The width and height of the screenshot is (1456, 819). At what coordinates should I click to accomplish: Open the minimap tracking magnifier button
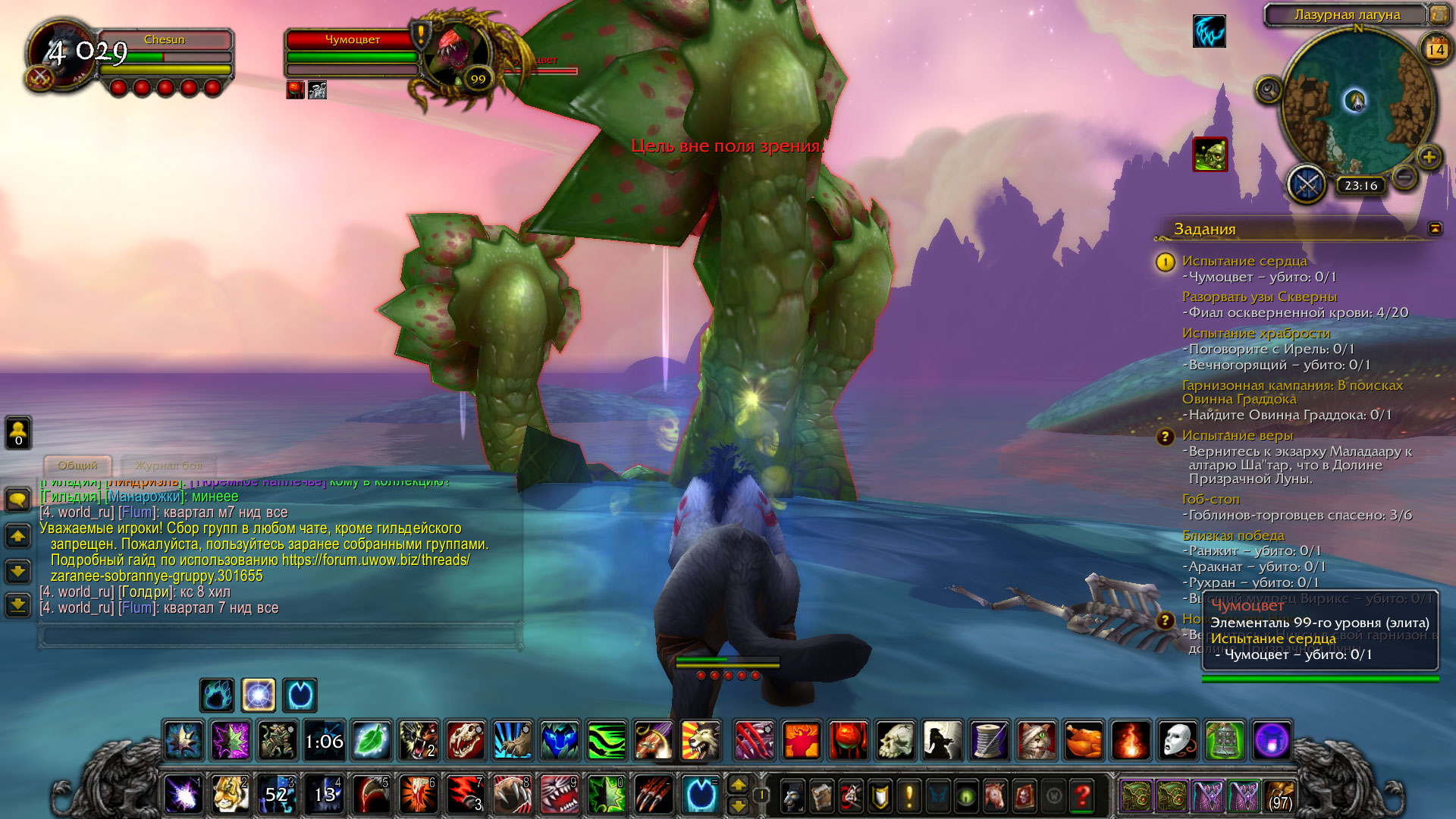(x=1268, y=90)
